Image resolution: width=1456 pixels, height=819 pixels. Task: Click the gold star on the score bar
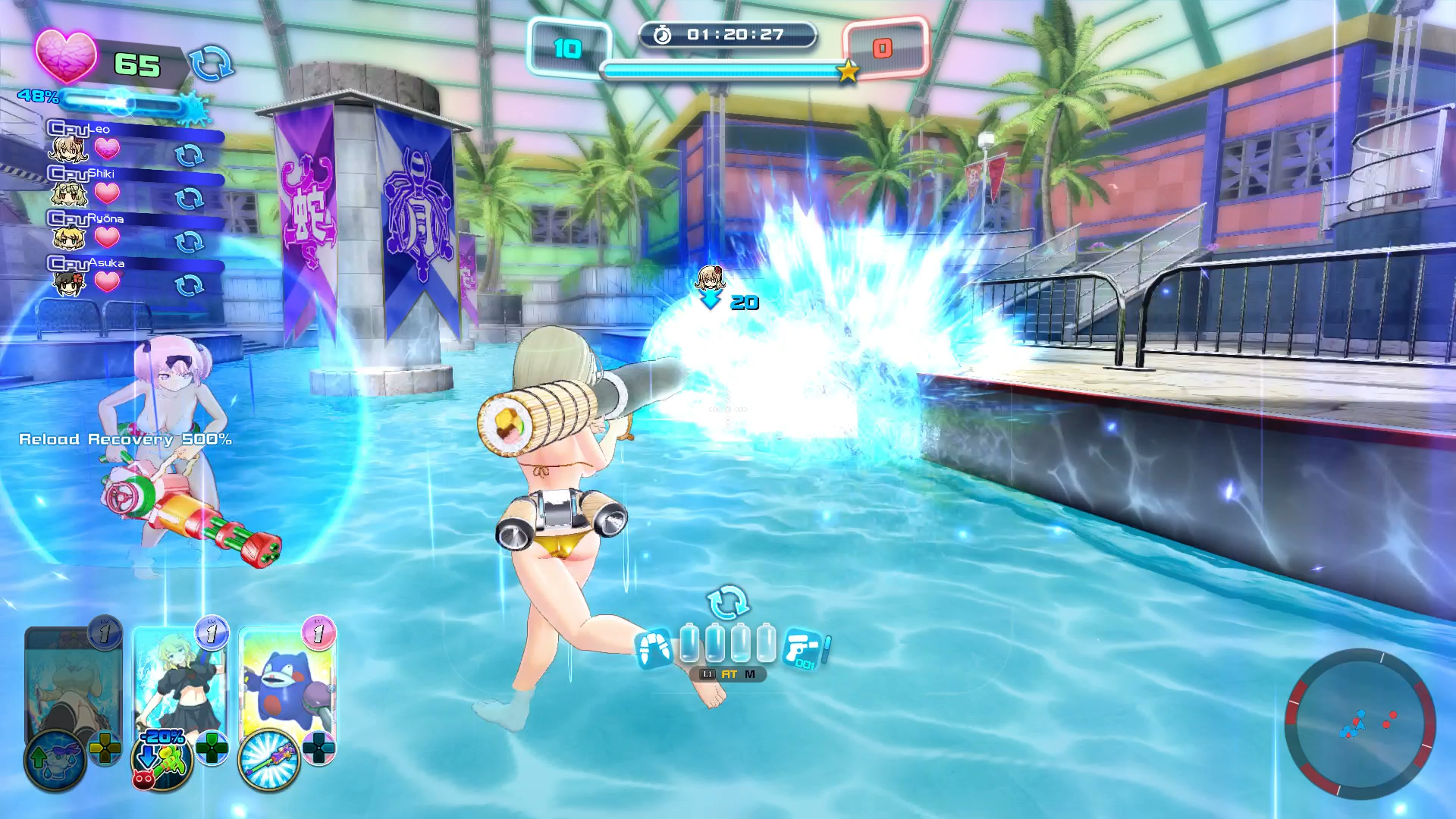click(847, 71)
